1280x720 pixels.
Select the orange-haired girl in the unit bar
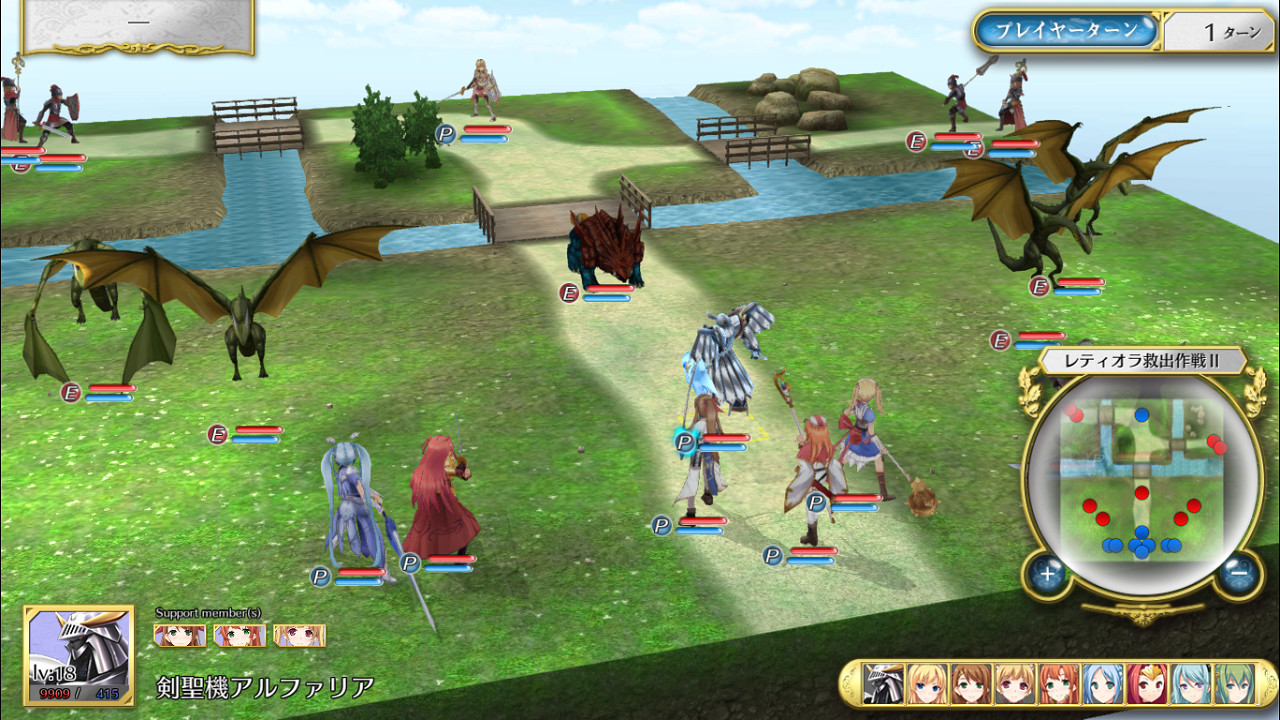tap(1059, 684)
